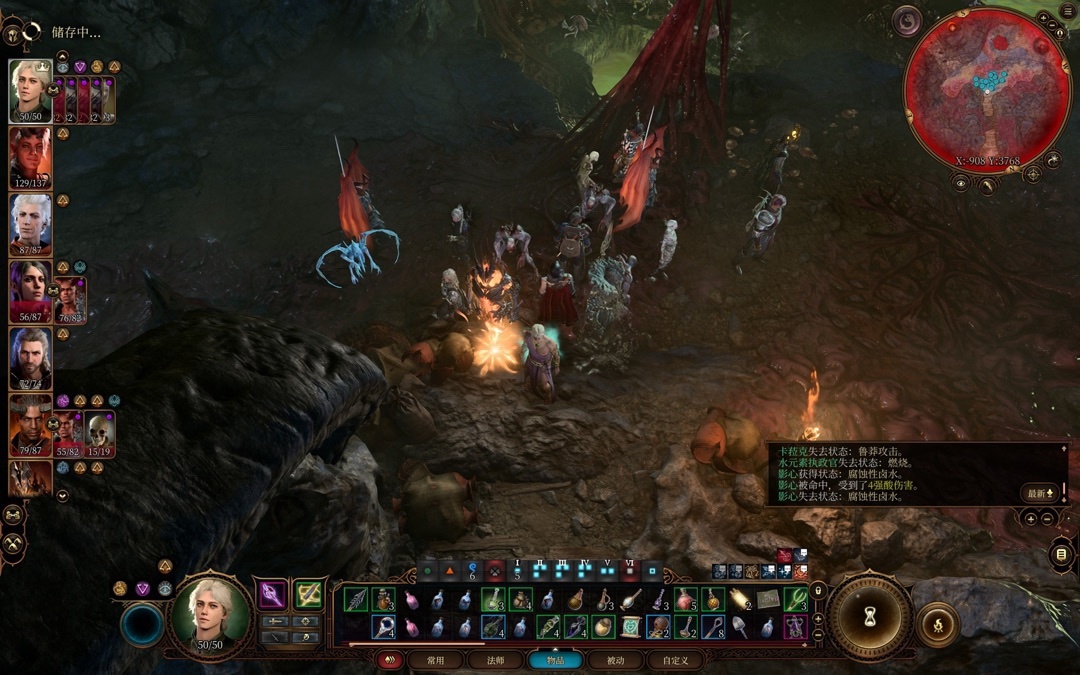Switch to the 常用 hotbar tab

click(x=435, y=660)
